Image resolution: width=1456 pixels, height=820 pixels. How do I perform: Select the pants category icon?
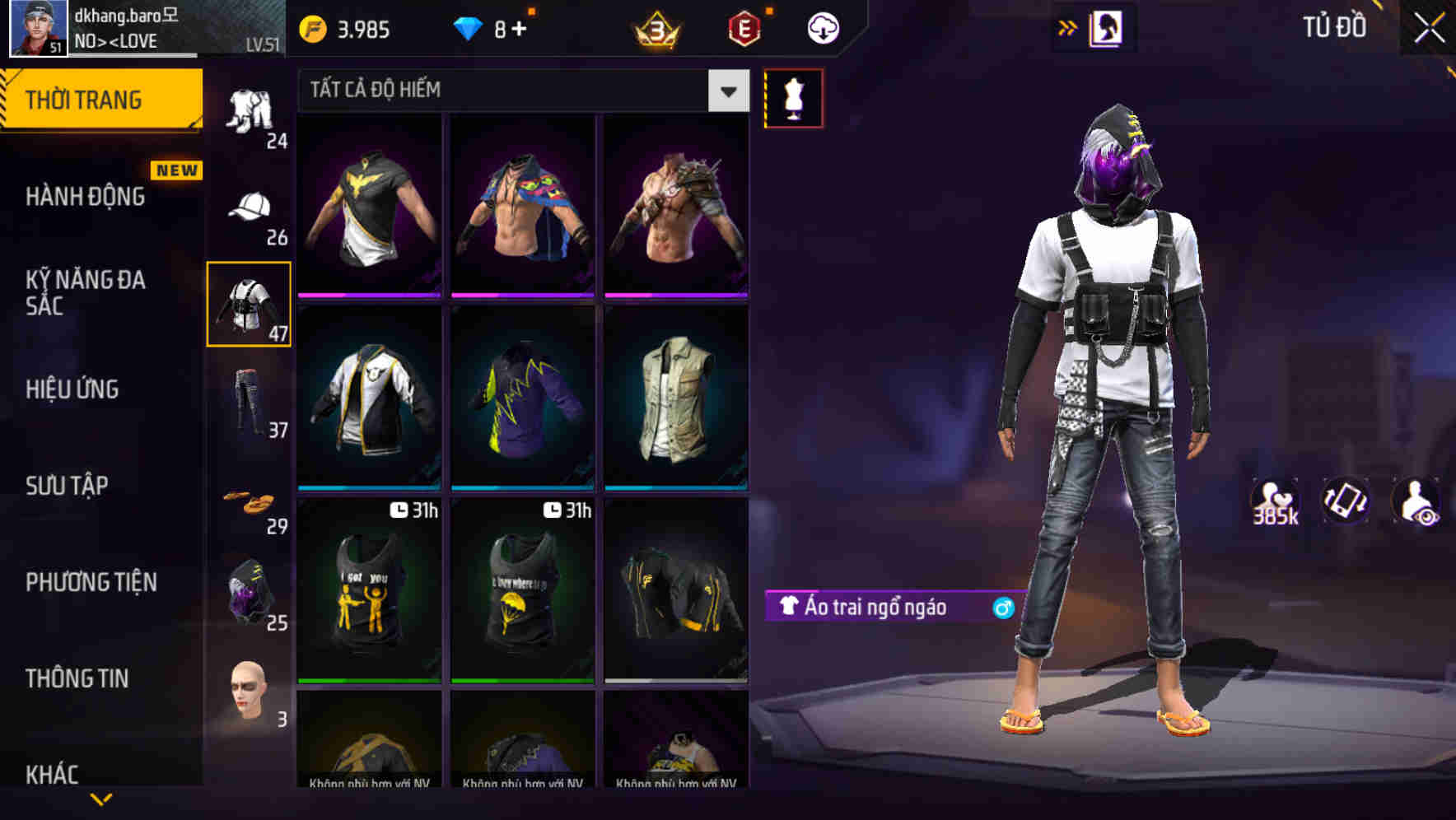point(249,401)
